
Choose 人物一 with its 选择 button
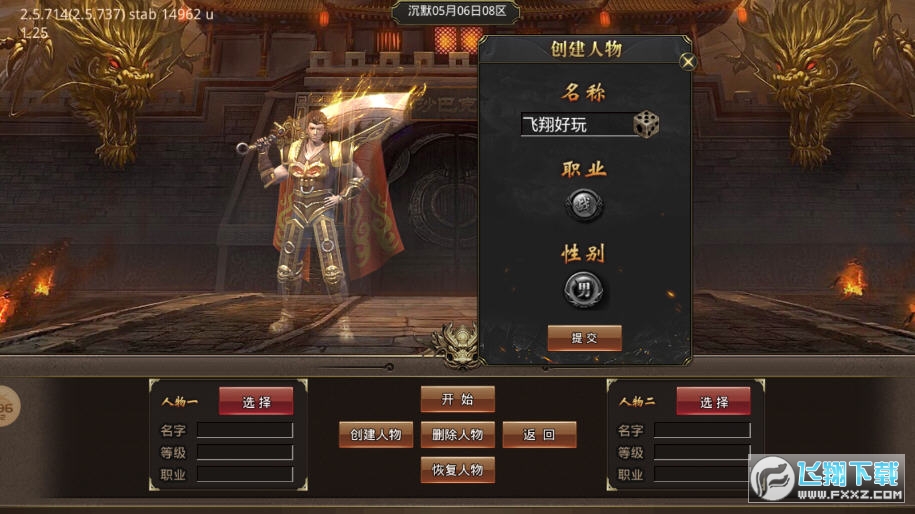[256, 401]
